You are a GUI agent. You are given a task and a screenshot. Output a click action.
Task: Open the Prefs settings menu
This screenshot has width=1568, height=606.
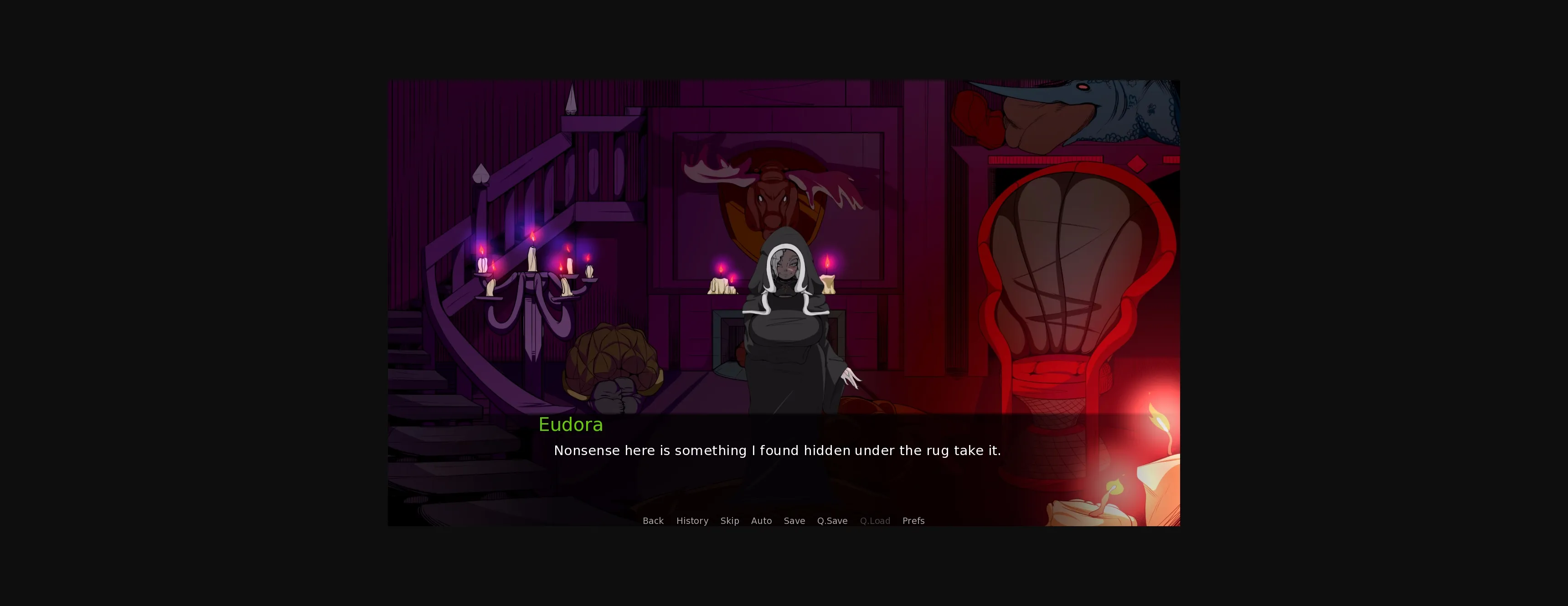pos(913,521)
